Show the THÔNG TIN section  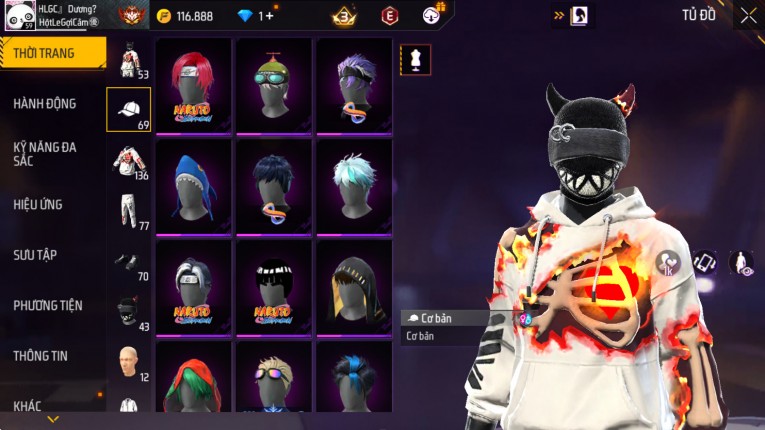pos(41,355)
